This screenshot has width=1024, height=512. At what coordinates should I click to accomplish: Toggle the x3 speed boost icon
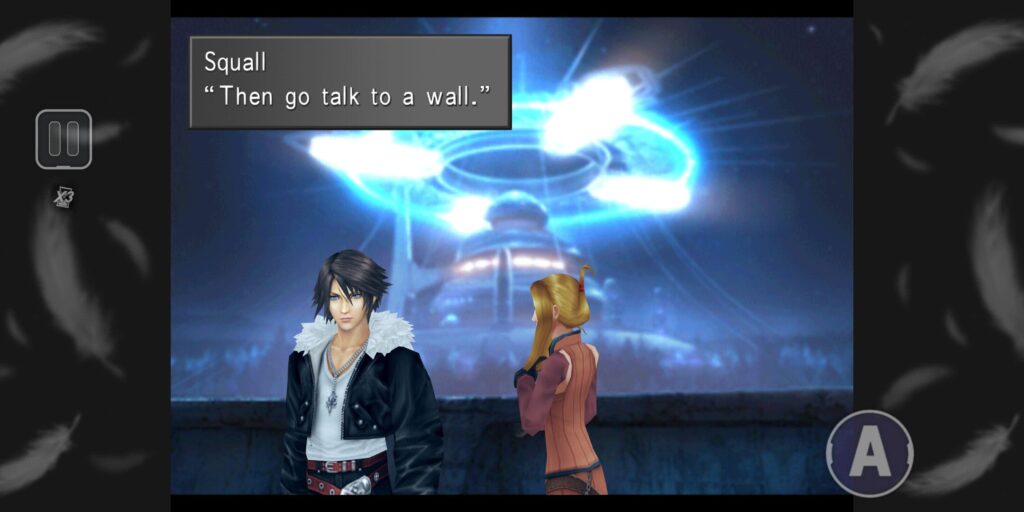[x=64, y=198]
